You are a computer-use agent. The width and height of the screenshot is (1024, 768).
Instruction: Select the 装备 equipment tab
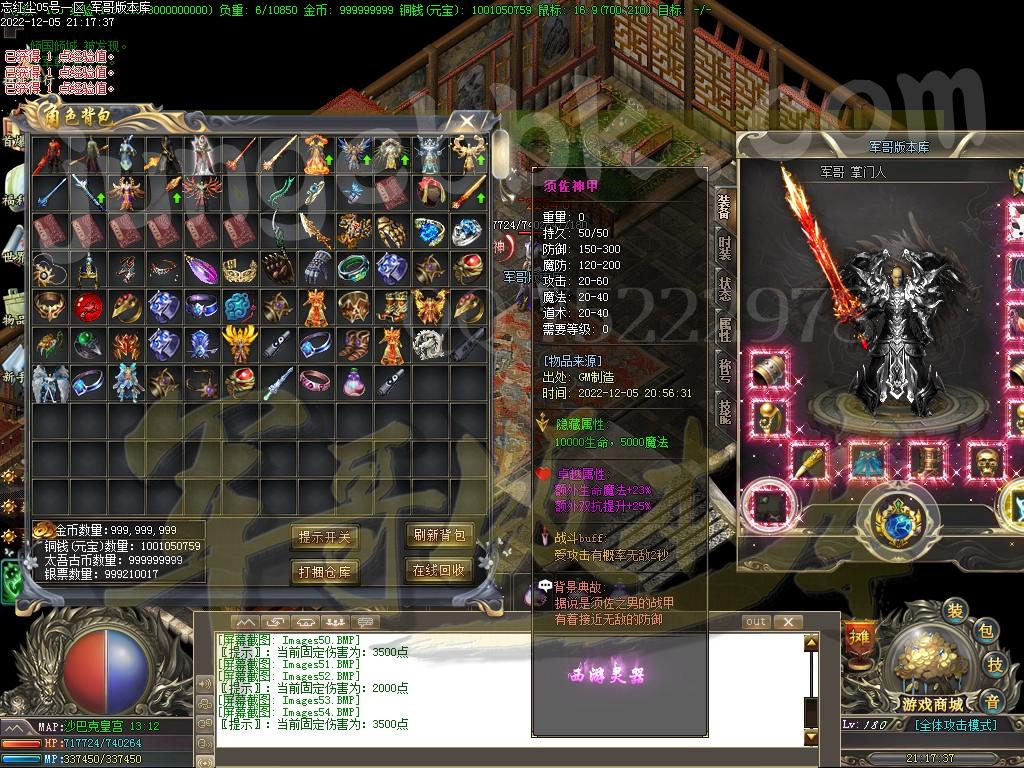tap(725, 206)
